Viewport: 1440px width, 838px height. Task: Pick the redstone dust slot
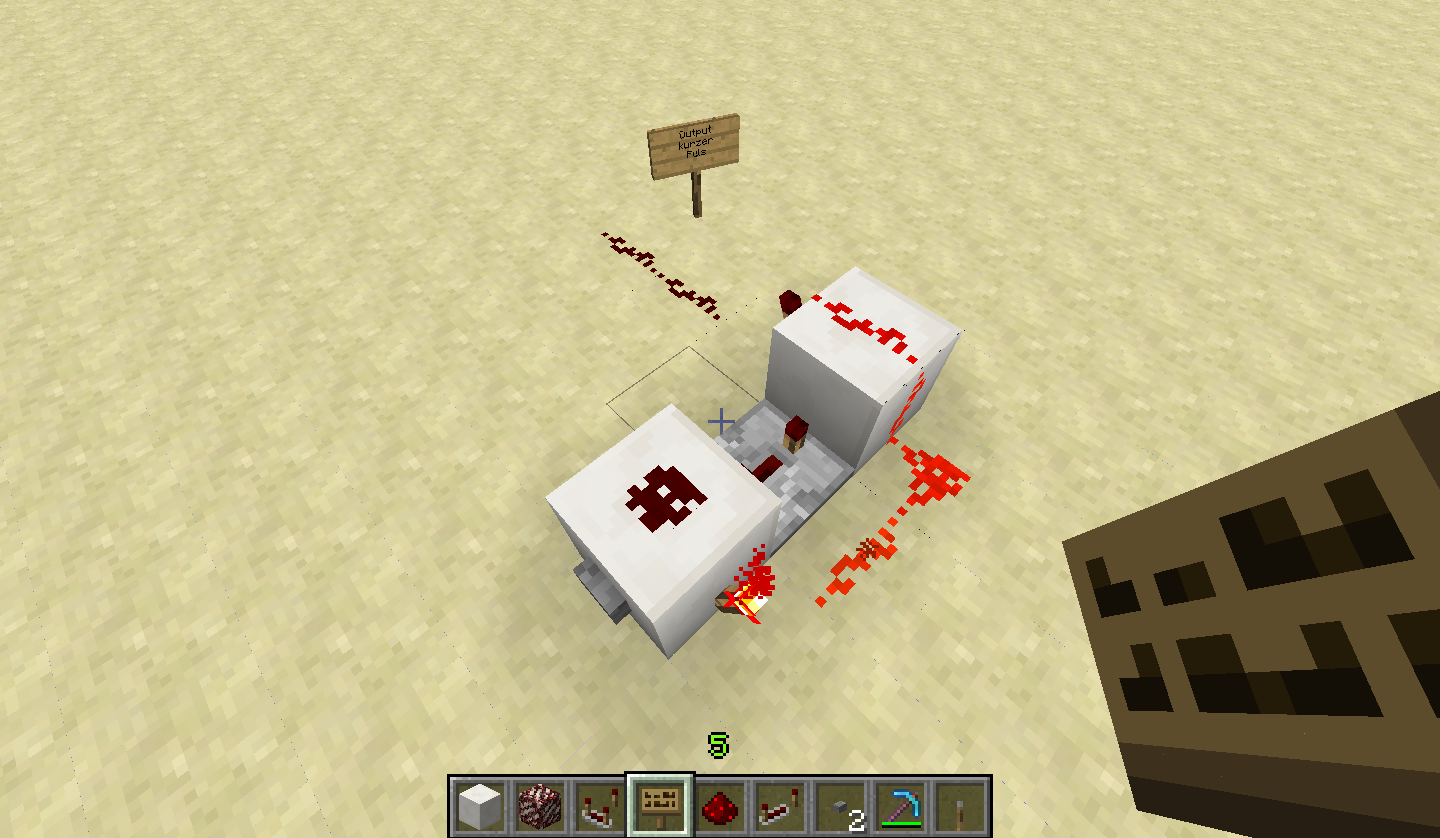click(x=720, y=806)
